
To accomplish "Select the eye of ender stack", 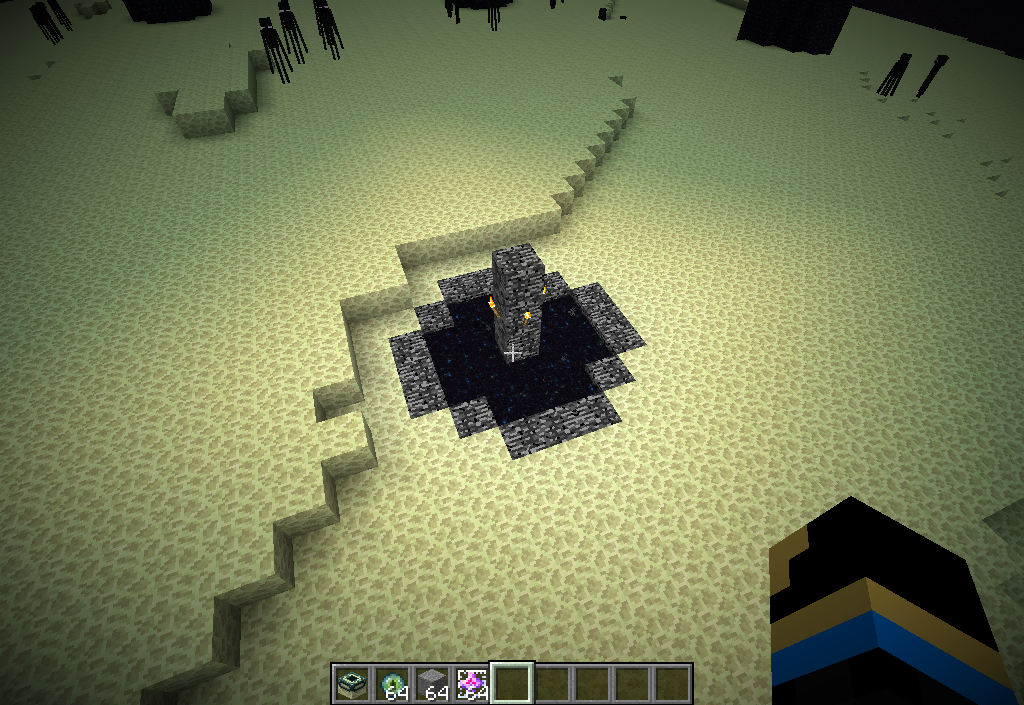I will (392, 684).
